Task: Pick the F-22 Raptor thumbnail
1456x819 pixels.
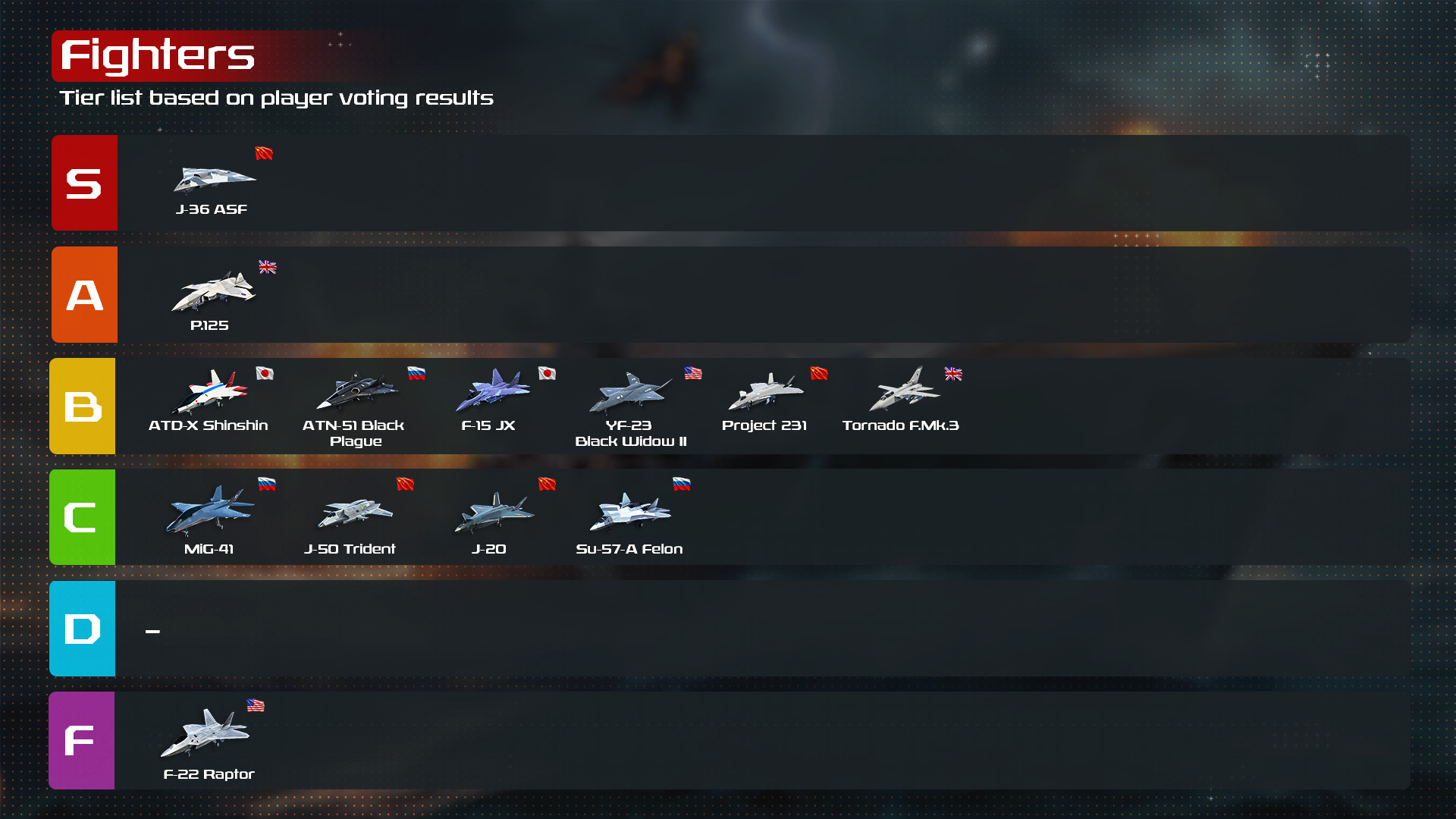Action: [205, 733]
